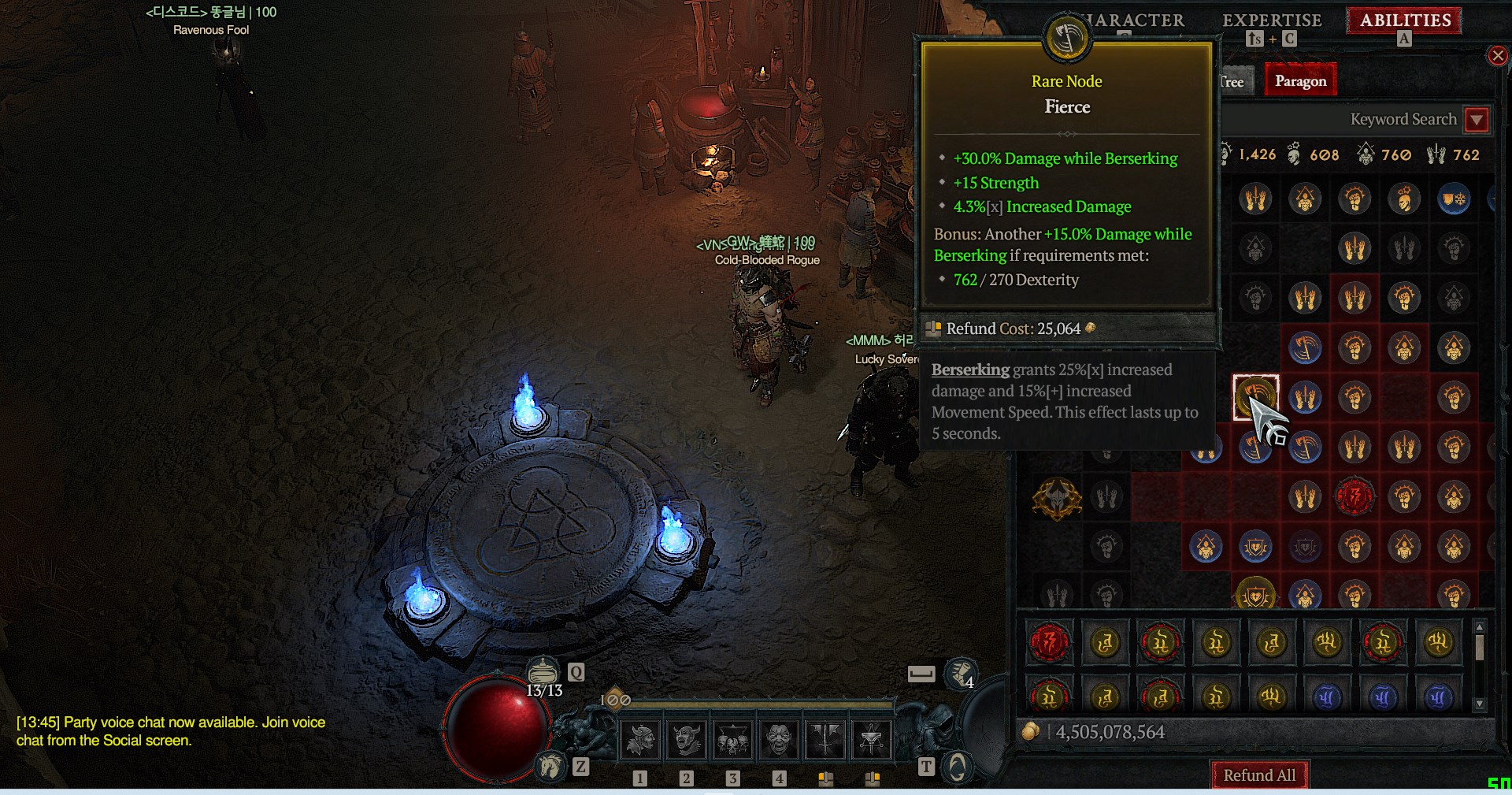The image size is (1512, 795).
Task: Trigger the winged-boot evade icon
Action: tap(960, 672)
